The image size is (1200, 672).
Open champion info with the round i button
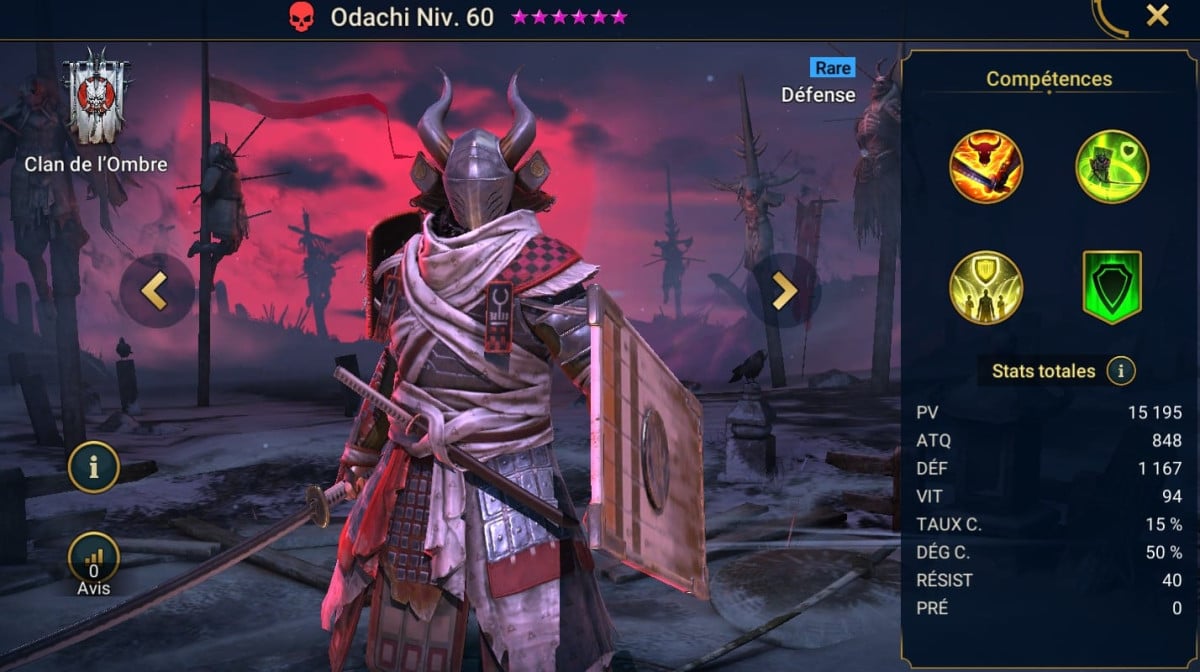pyautogui.click(x=95, y=467)
